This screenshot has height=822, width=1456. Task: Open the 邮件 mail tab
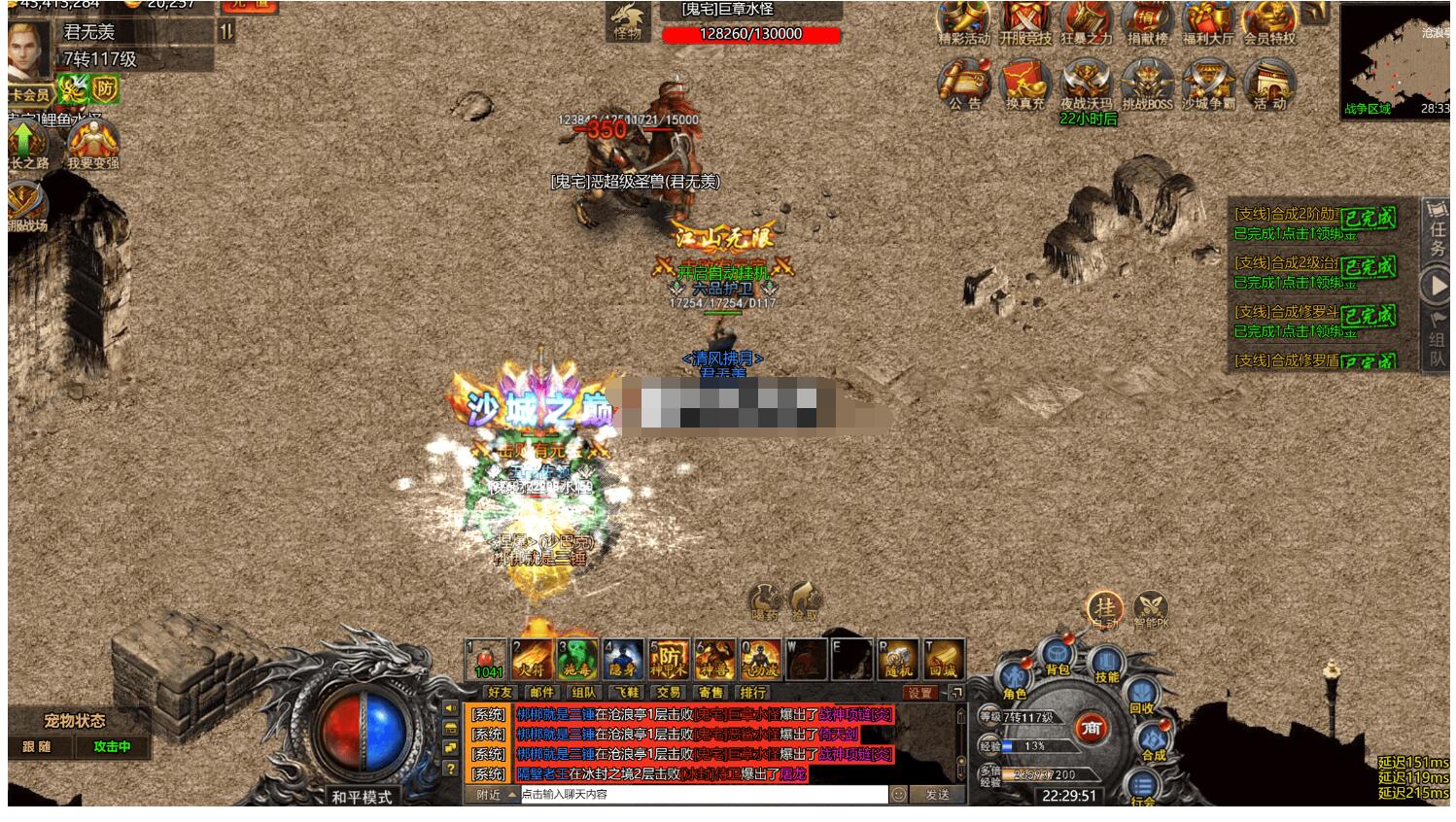pyautogui.click(x=542, y=693)
